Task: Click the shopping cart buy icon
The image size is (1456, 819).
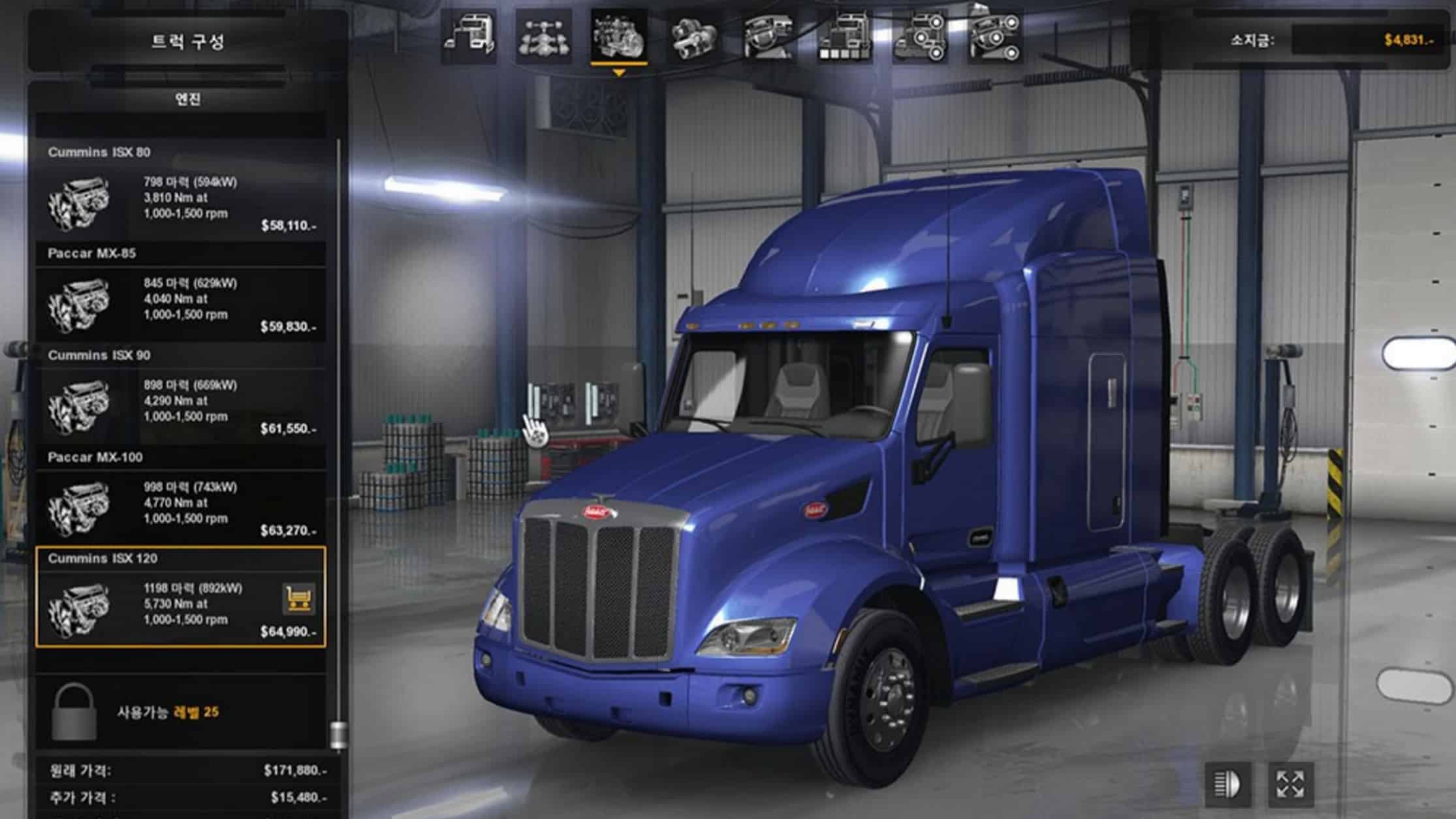Action: click(299, 598)
